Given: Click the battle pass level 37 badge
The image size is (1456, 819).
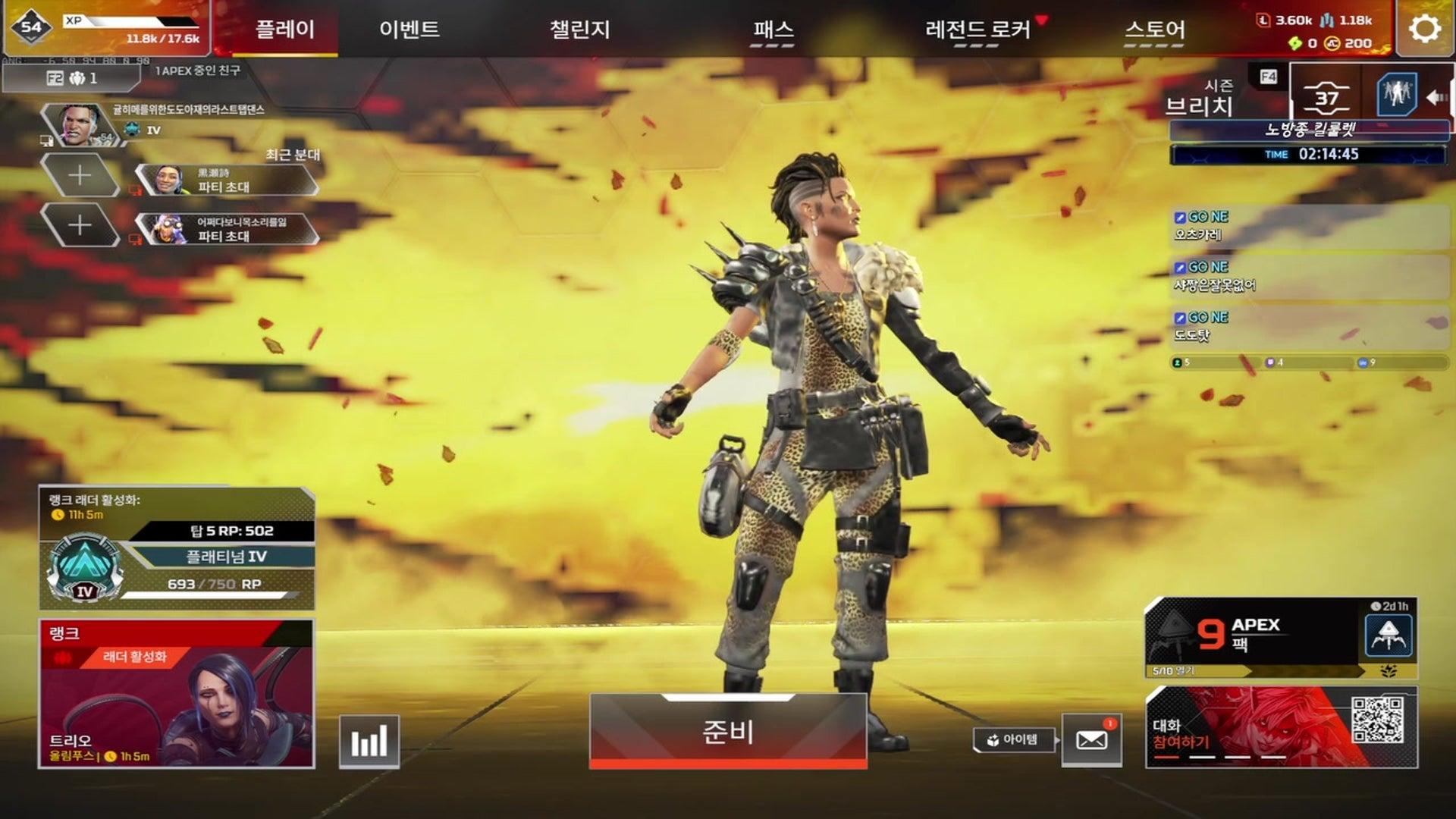Looking at the screenshot, I should (x=1325, y=97).
